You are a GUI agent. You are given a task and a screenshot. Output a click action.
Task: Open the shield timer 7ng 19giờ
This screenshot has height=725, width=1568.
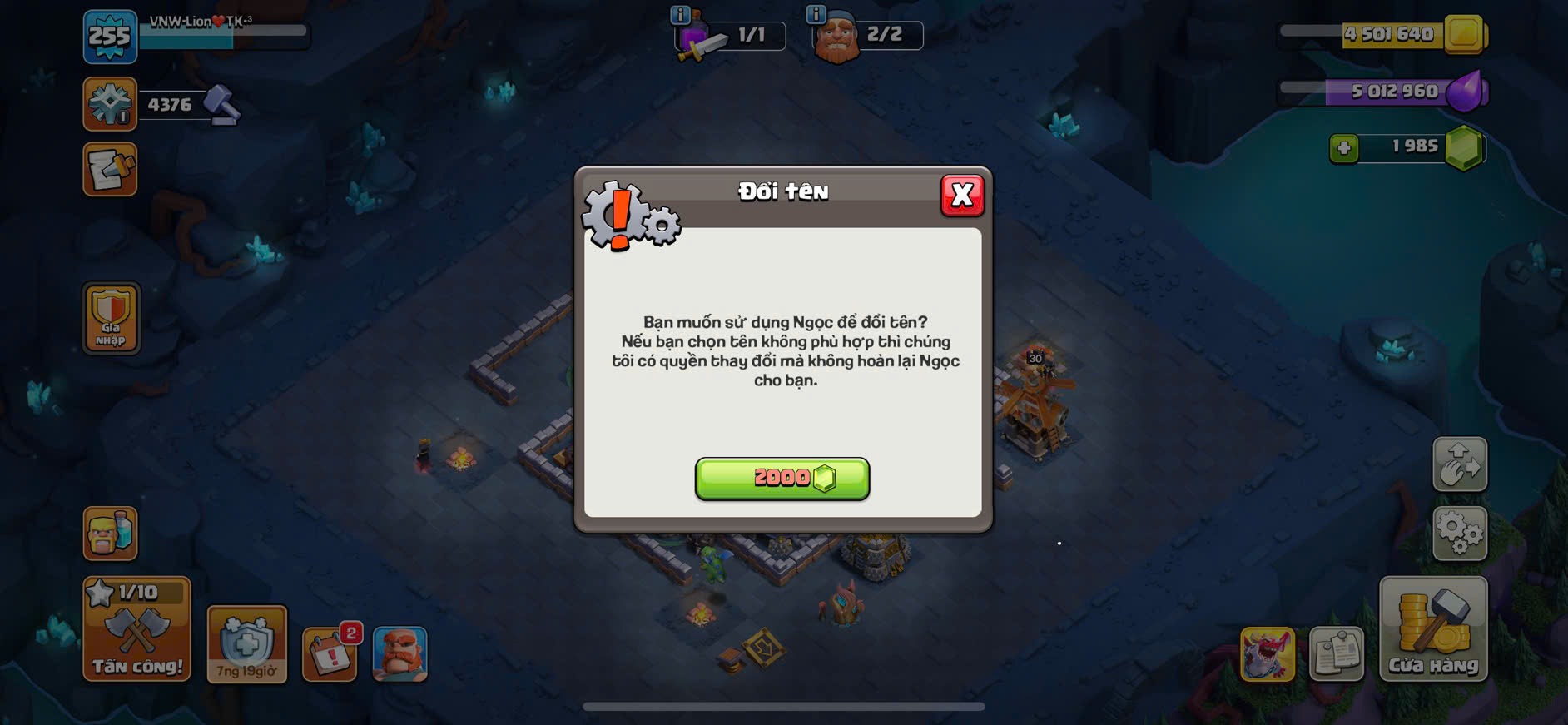point(246,644)
